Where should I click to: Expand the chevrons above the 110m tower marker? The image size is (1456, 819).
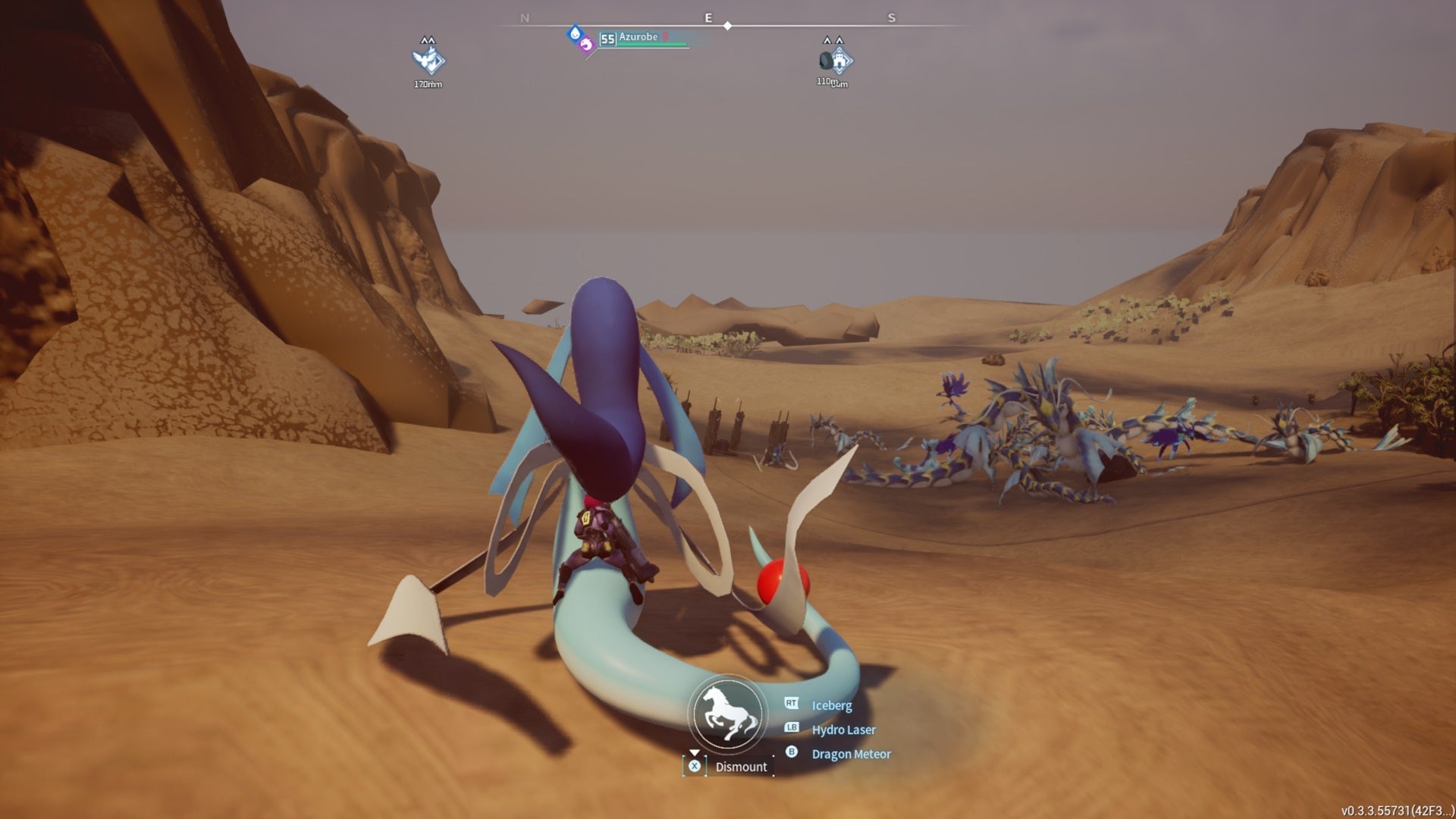(x=833, y=39)
